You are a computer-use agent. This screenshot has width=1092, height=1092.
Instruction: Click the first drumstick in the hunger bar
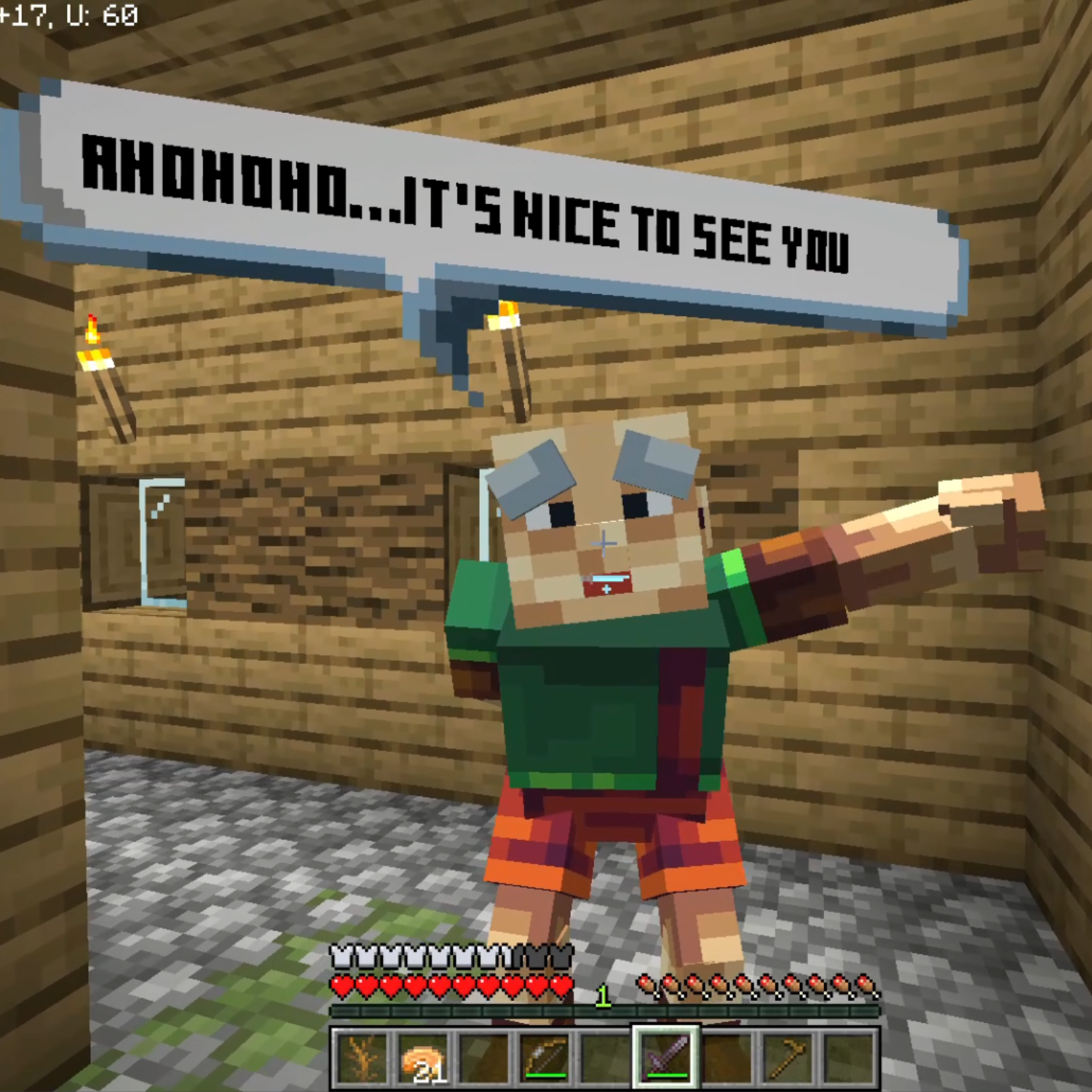(646, 986)
